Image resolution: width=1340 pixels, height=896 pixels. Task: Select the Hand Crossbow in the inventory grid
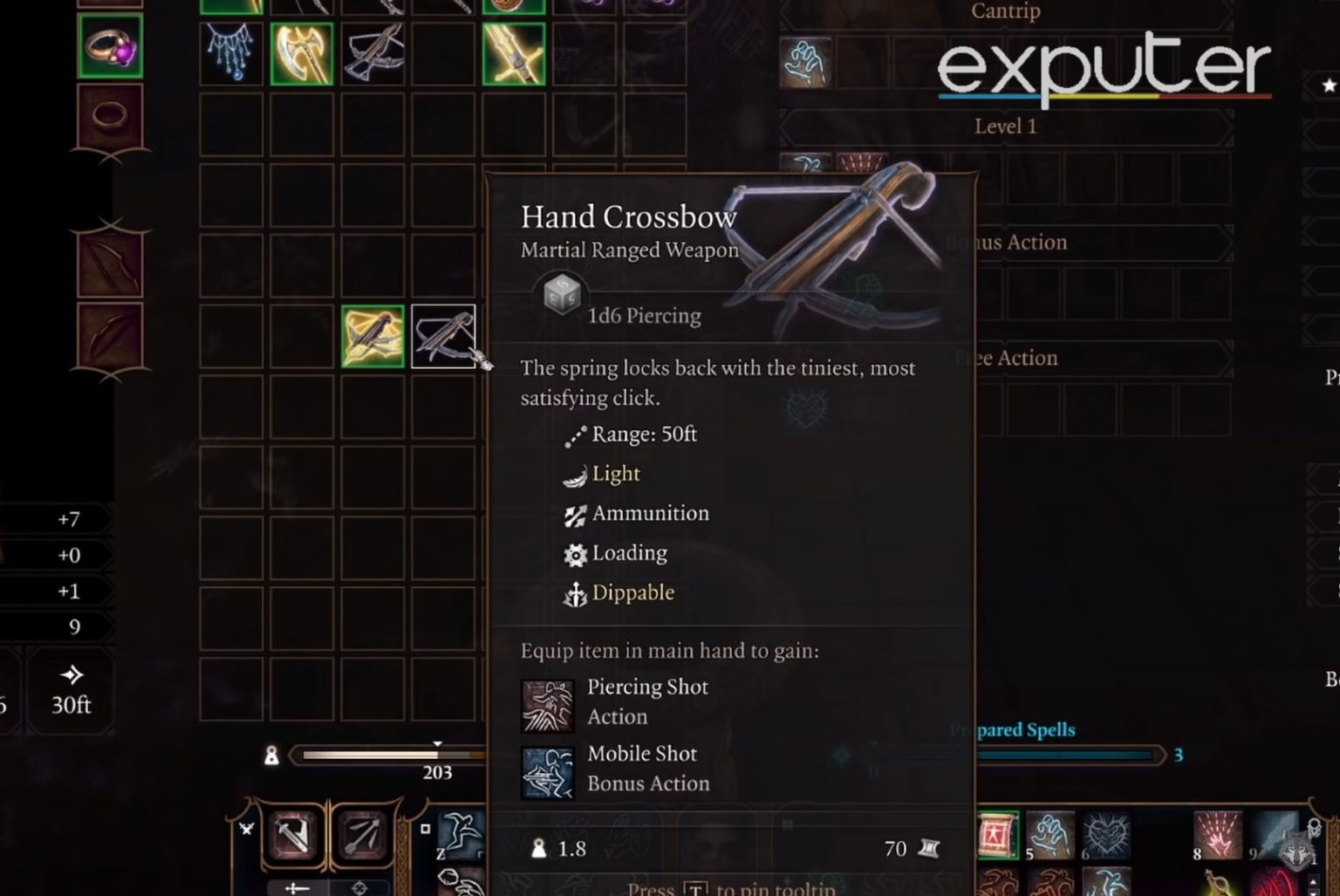[x=443, y=336]
